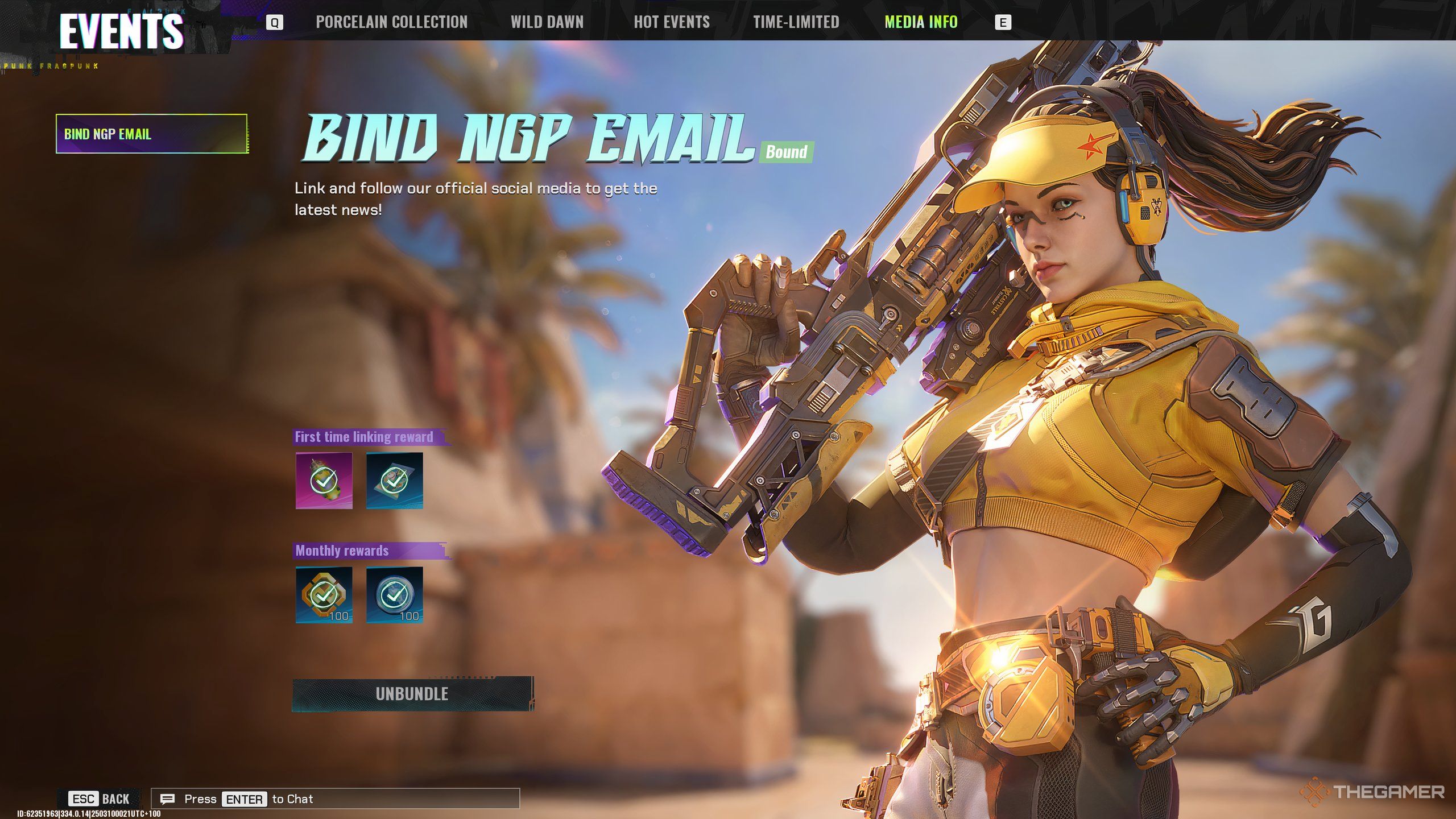Inspect the blue first-time linking reward
Screen dimensions: 1456x819
pyautogui.click(x=394, y=481)
